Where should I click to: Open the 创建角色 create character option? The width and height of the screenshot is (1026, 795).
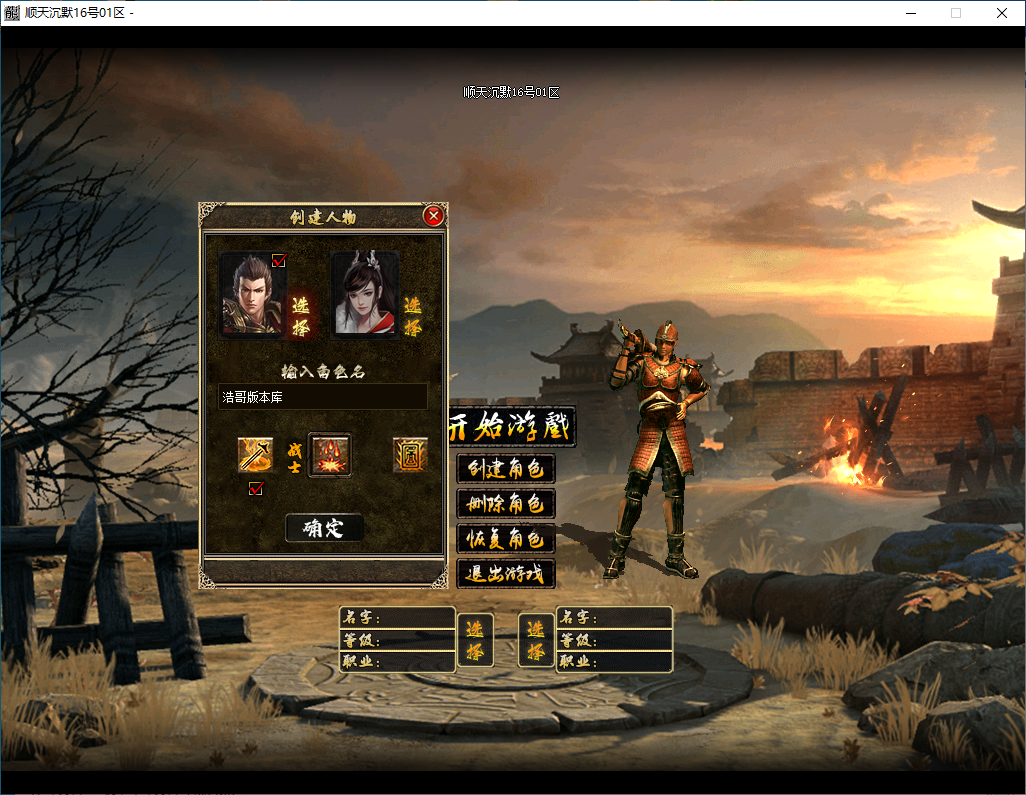click(x=506, y=468)
